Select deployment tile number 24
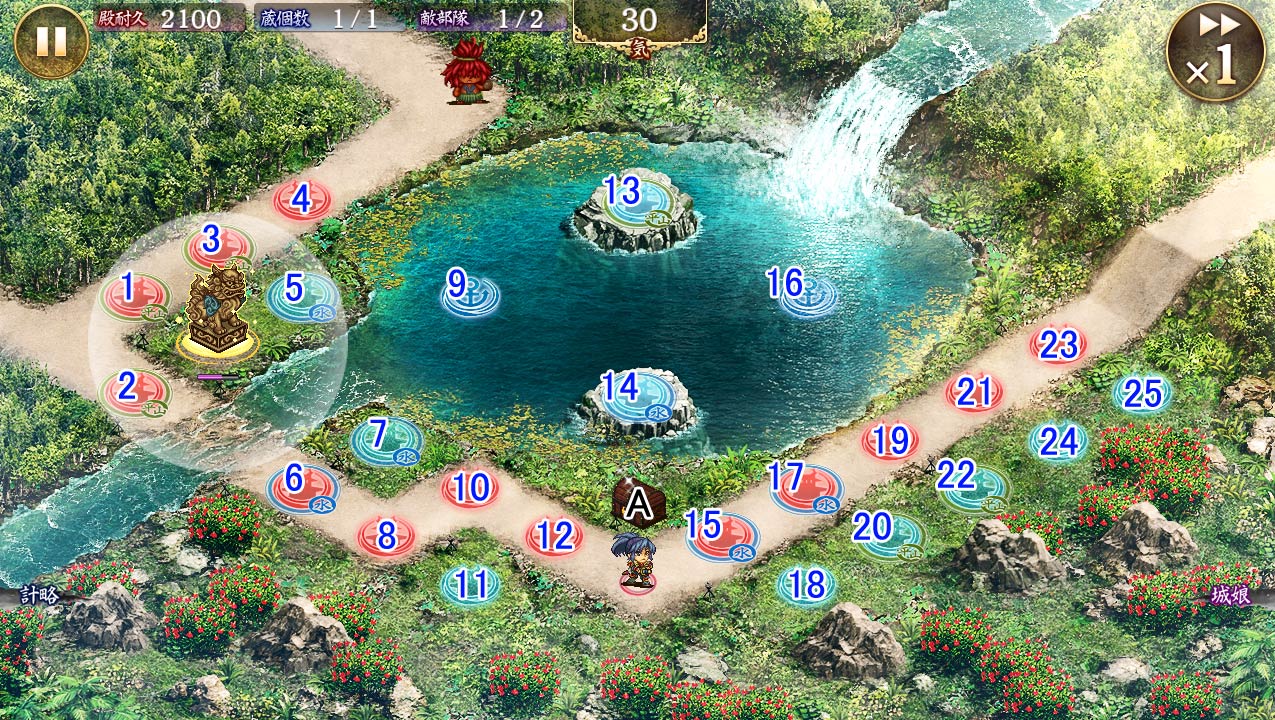 click(x=1058, y=441)
